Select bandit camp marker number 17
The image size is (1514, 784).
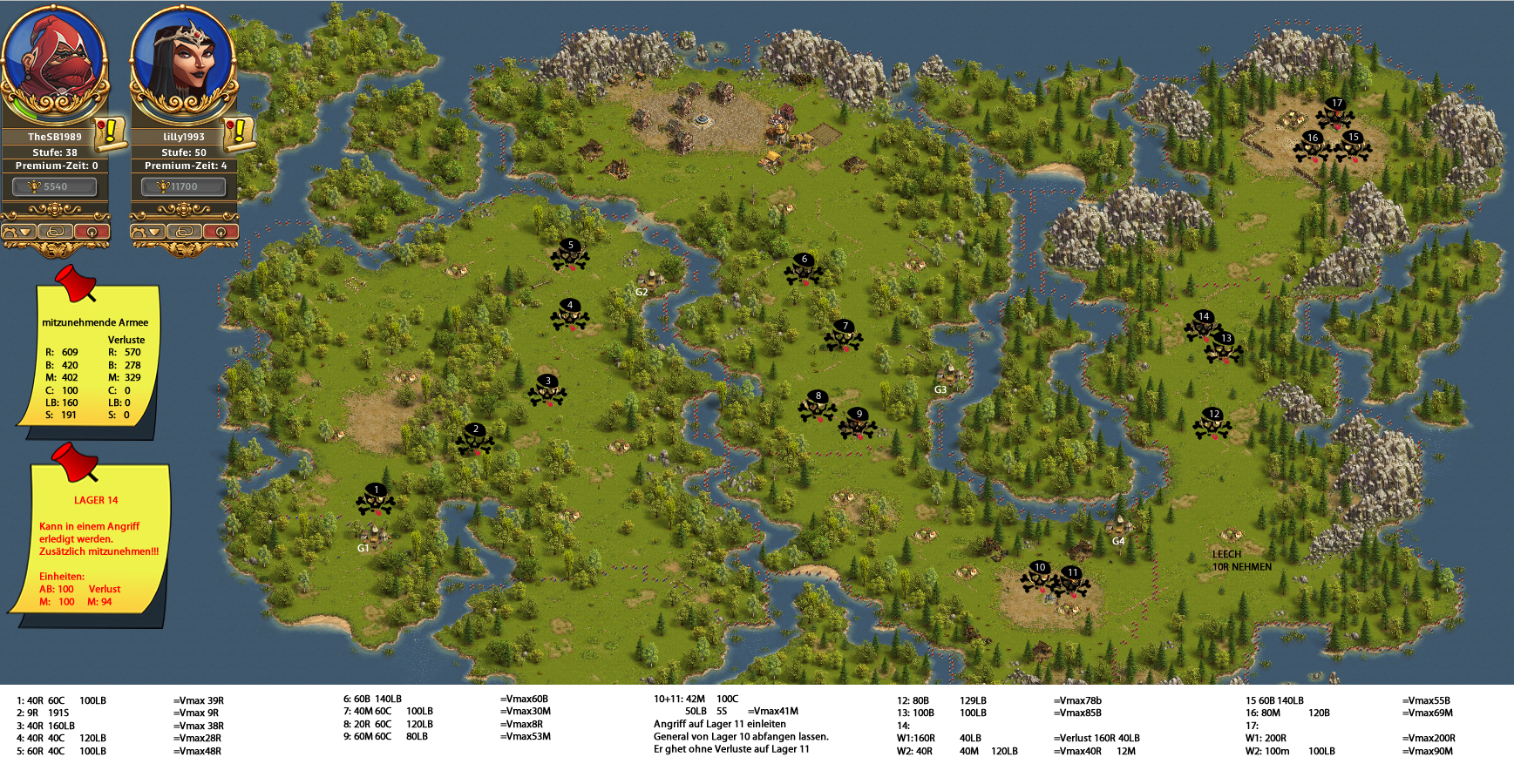click(1335, 112)
